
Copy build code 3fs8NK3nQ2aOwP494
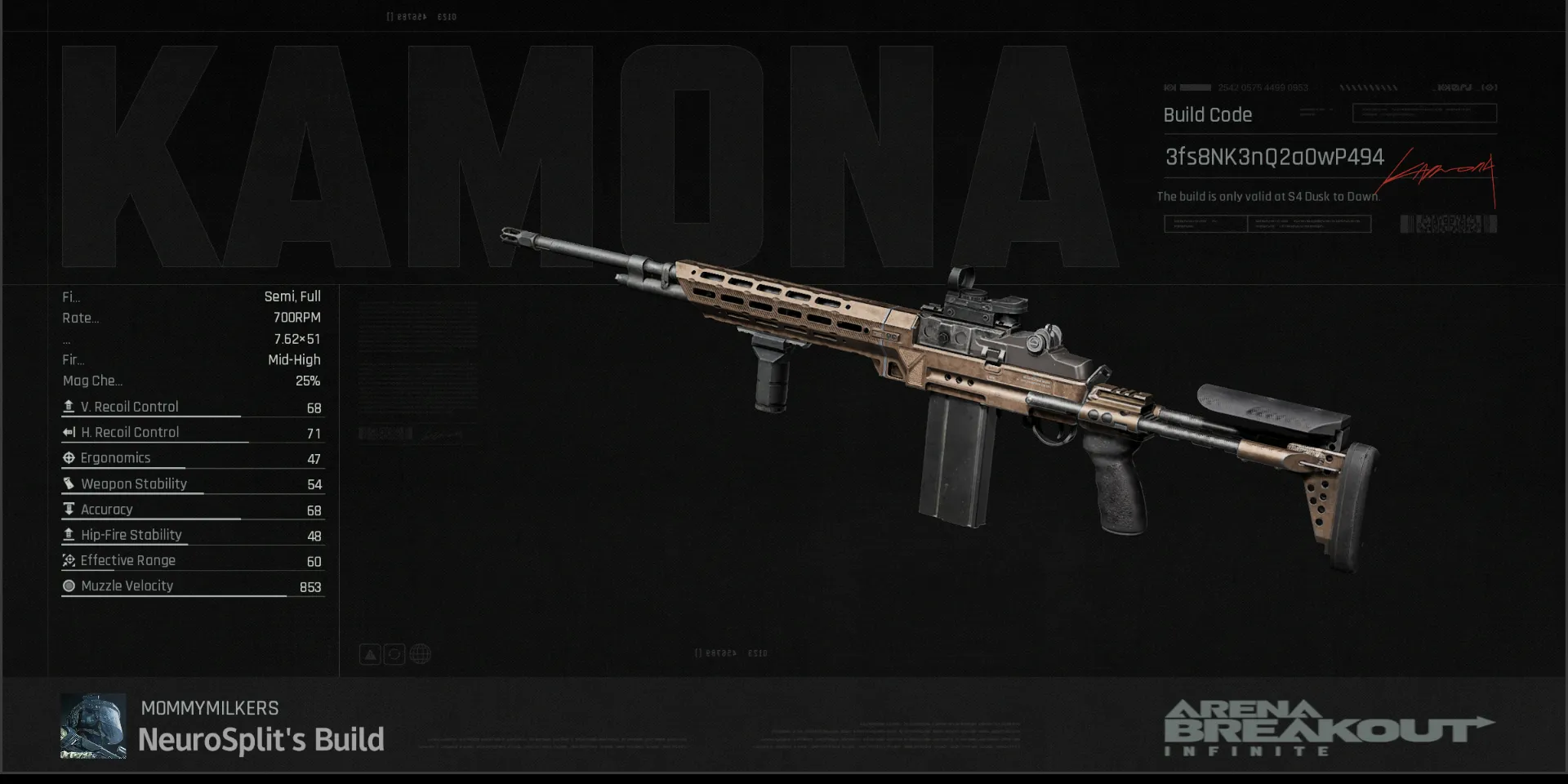(x=1272, y=157)
